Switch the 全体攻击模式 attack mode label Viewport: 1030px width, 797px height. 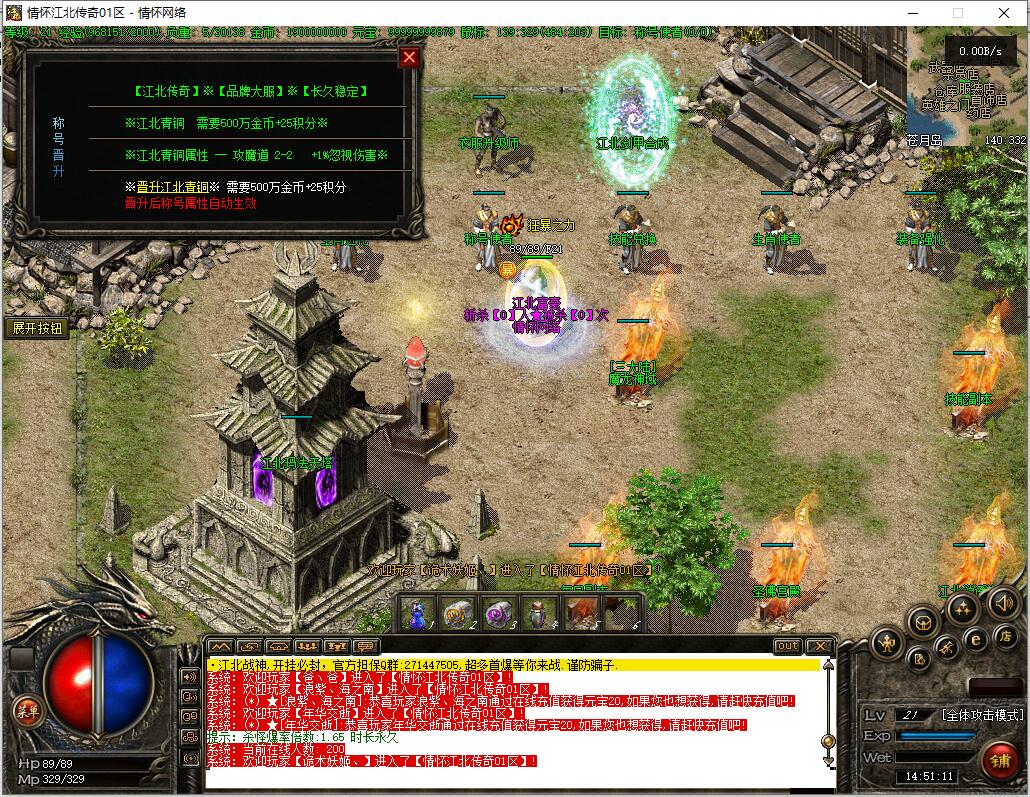pos(981,715)
